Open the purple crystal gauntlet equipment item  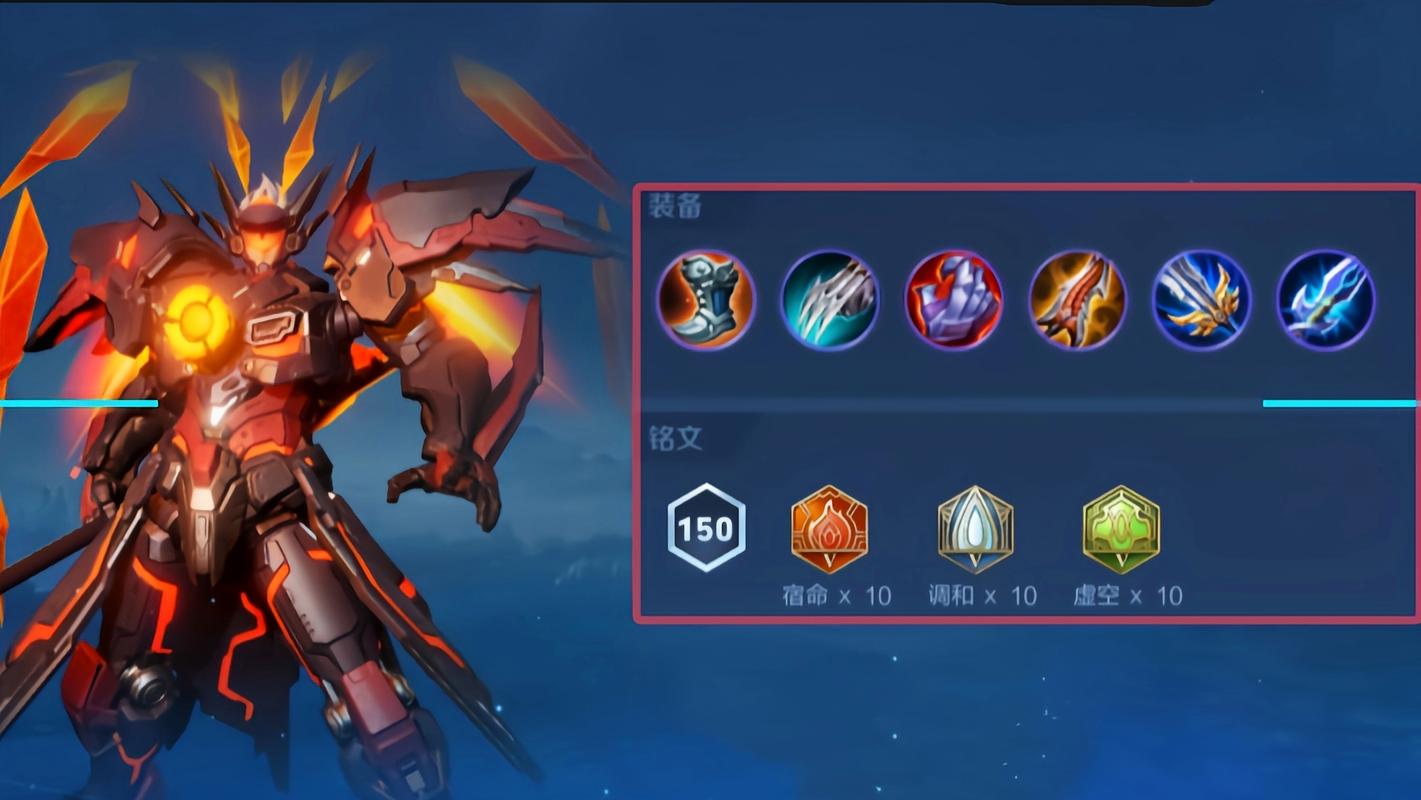[x=954, y=300]
